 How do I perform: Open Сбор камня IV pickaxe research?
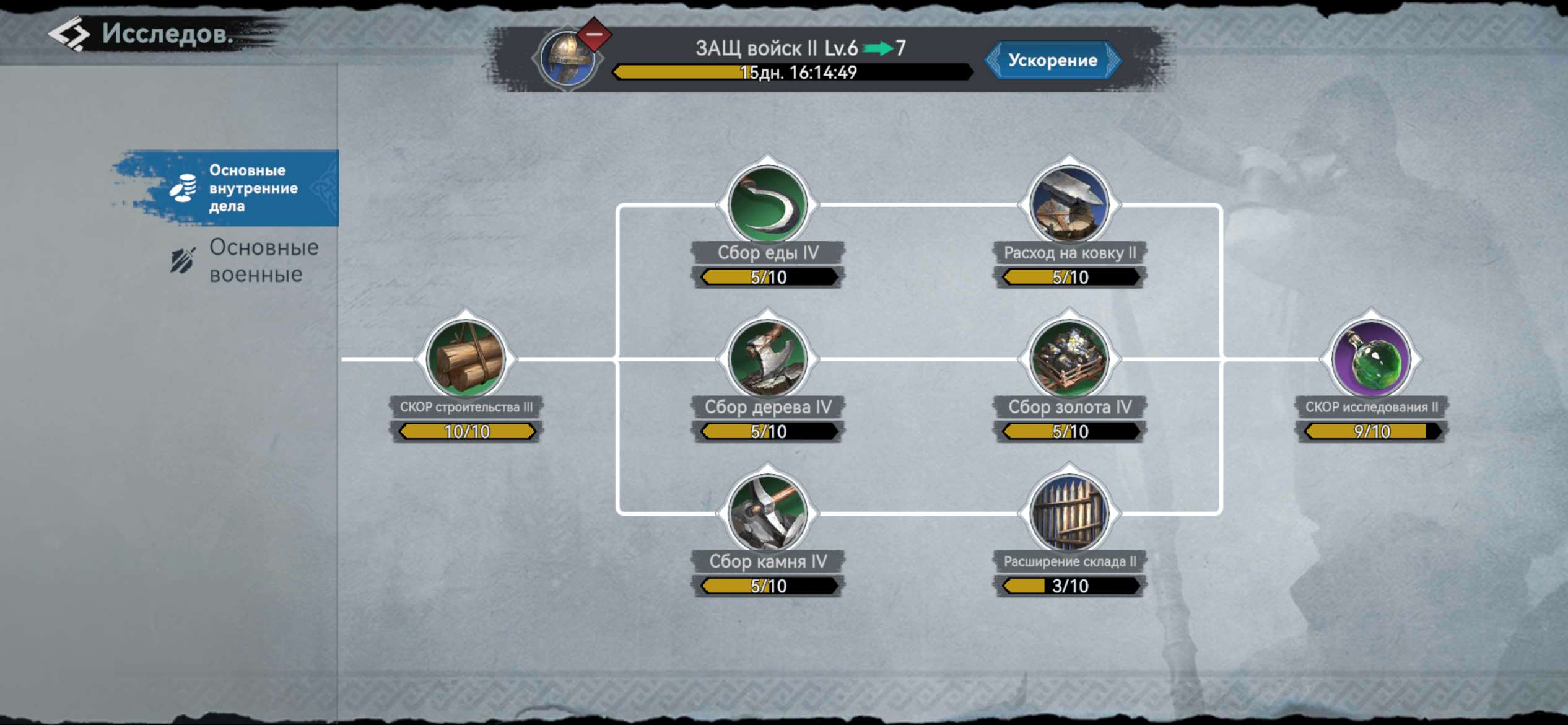coord(768,513)
